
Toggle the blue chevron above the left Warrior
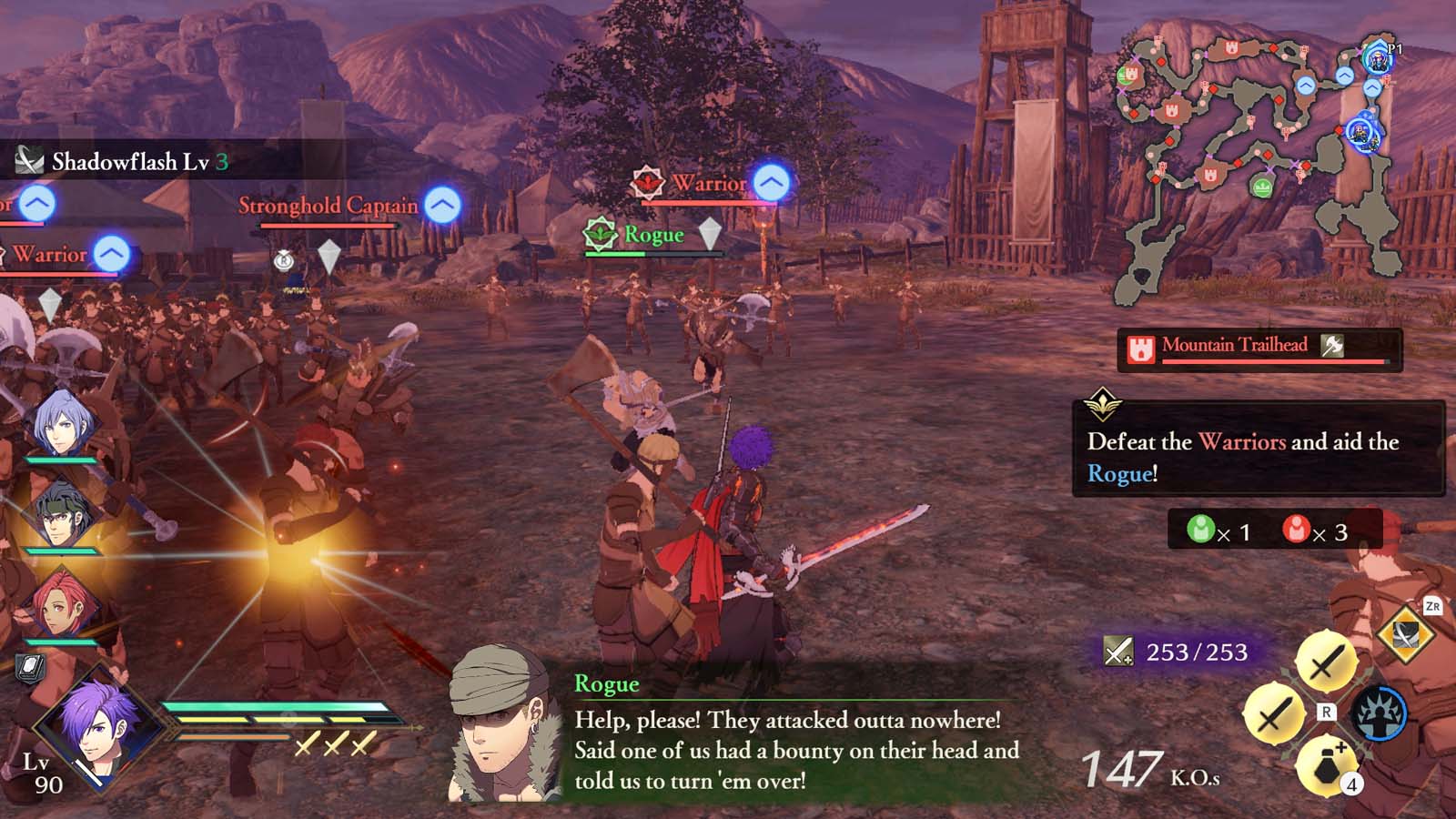pos(109,252)
